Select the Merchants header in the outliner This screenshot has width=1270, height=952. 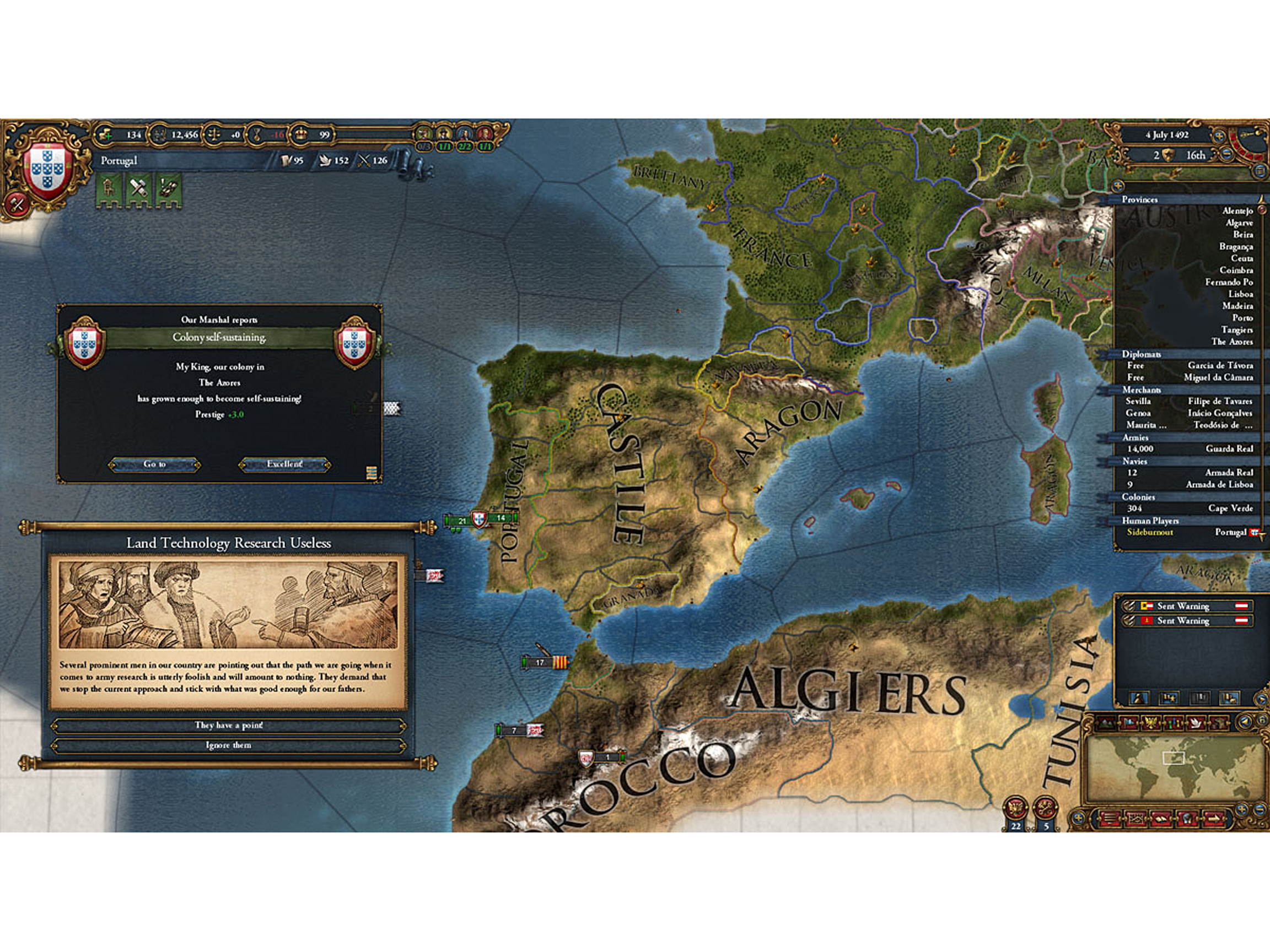pyautogui.click(x=1143, y=390)
